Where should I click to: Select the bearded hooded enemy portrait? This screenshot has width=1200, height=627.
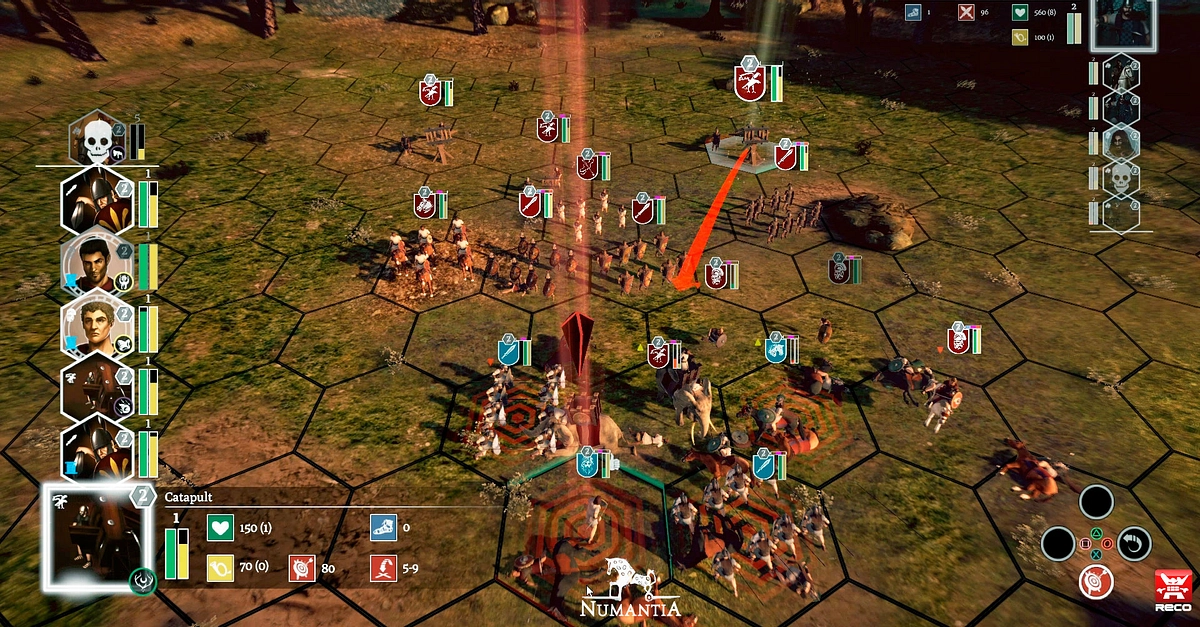(1121, 141)
